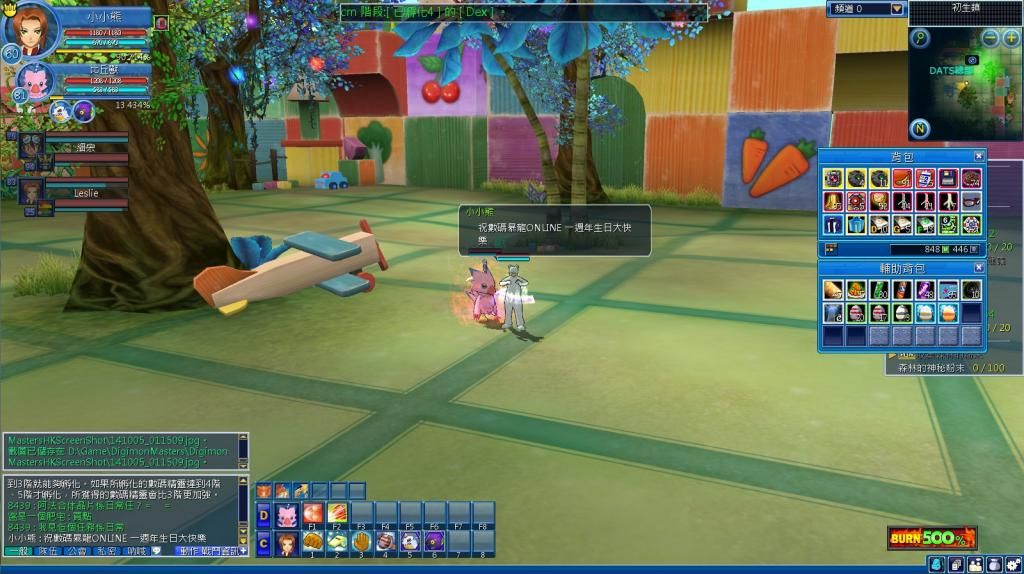Use the fist skill in hotbar slot 1
The width and height of the screenshot is (1024, 574).
(313, 542)
